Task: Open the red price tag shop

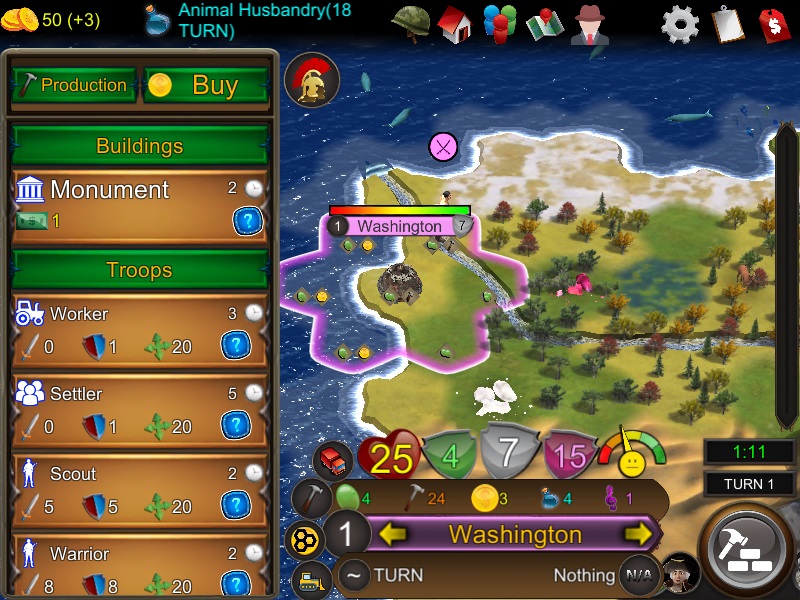Action: pos(773,24)
